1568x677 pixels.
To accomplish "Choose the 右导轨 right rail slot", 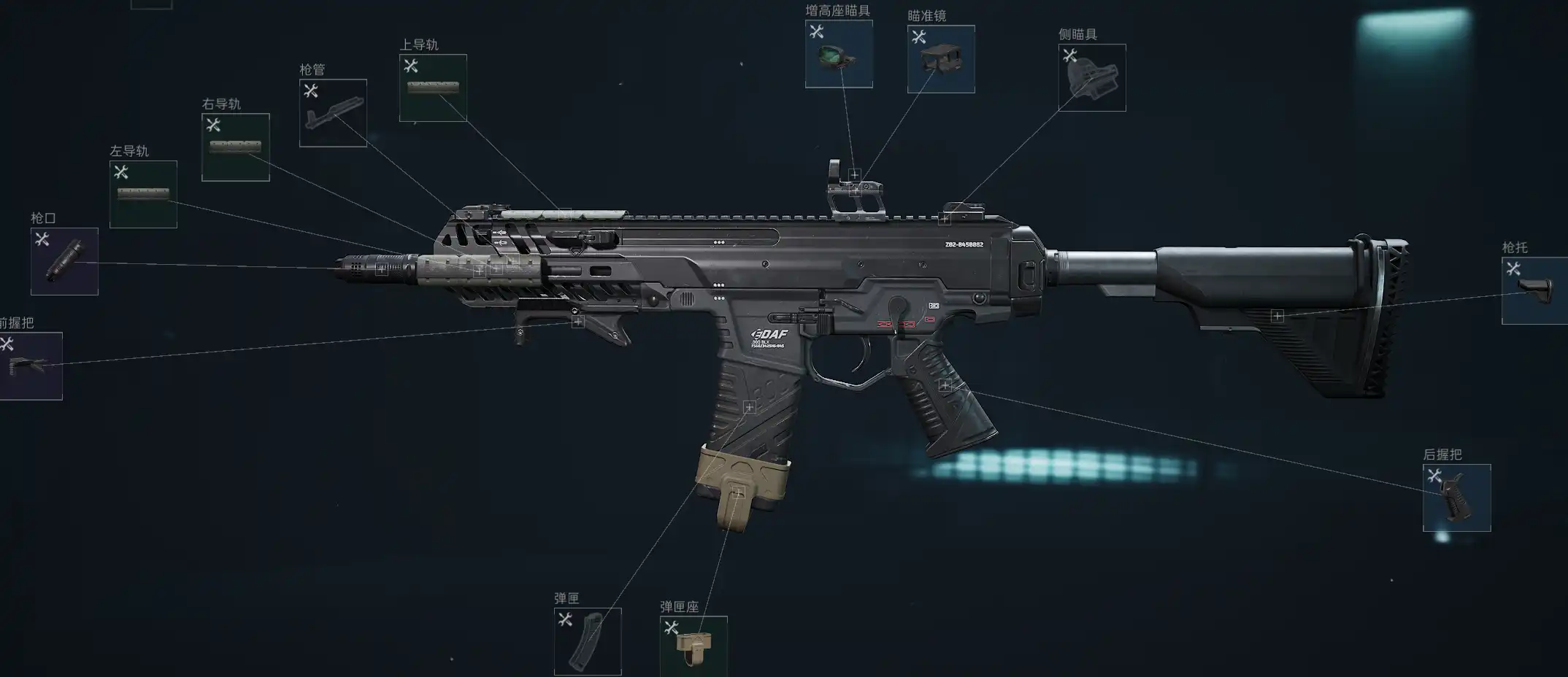I will [x=235, y=147].
